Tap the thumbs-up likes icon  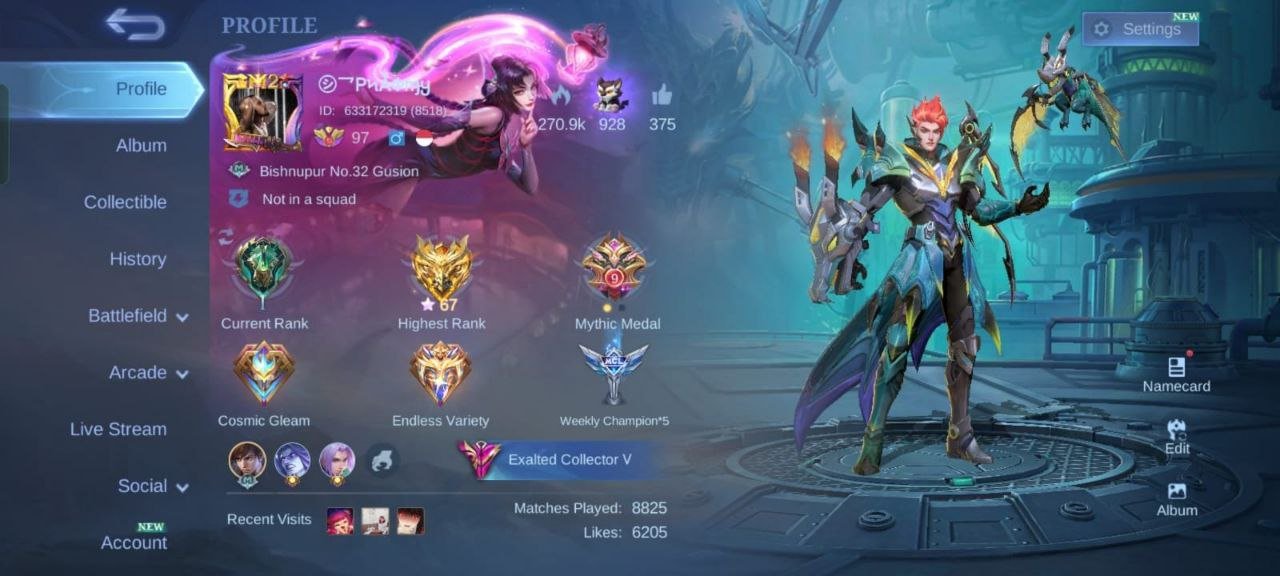coord(662,96)
